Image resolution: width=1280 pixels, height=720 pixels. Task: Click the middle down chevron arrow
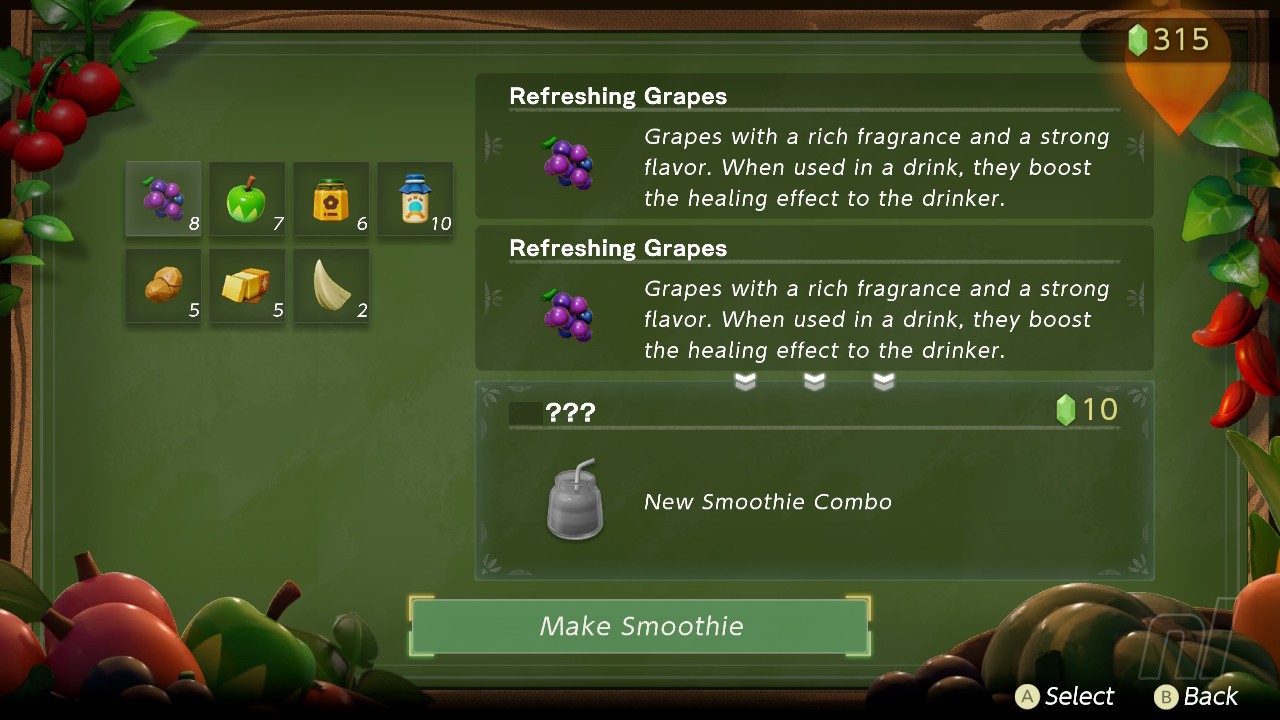click(x=815, y=381)
